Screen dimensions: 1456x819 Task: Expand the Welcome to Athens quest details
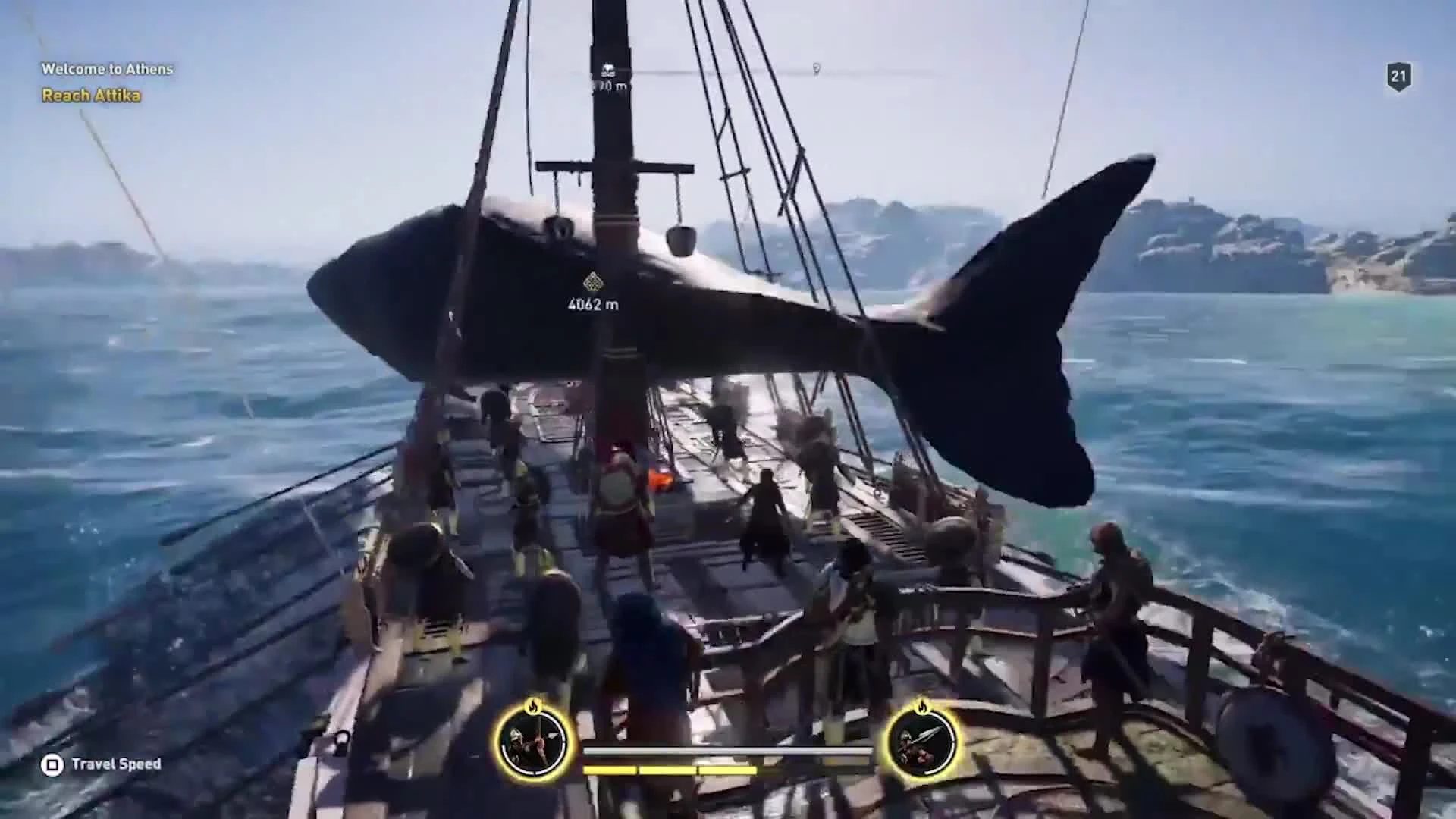coord(108,68)
